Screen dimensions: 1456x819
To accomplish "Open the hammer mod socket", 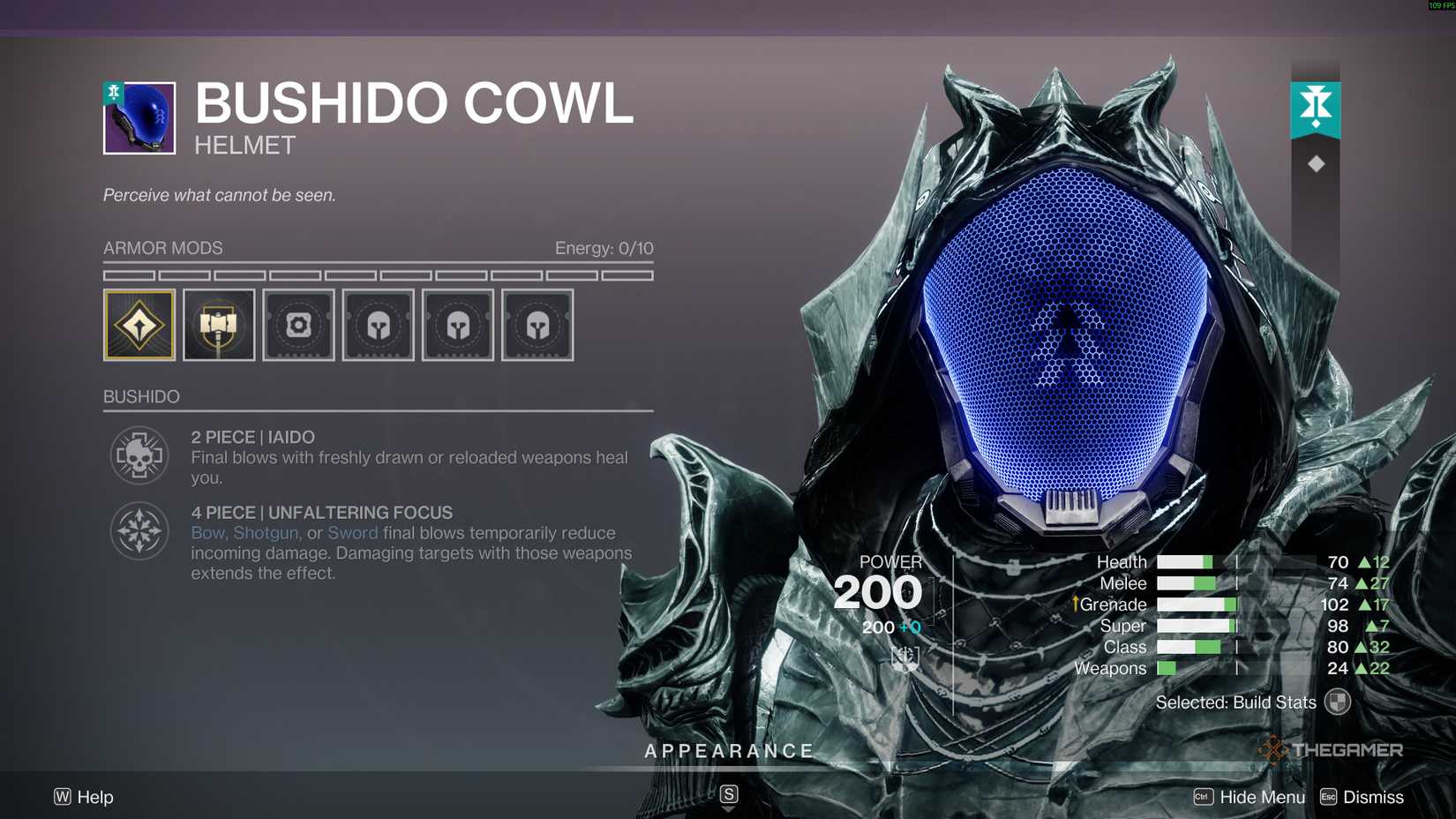I will click(219, 325).
